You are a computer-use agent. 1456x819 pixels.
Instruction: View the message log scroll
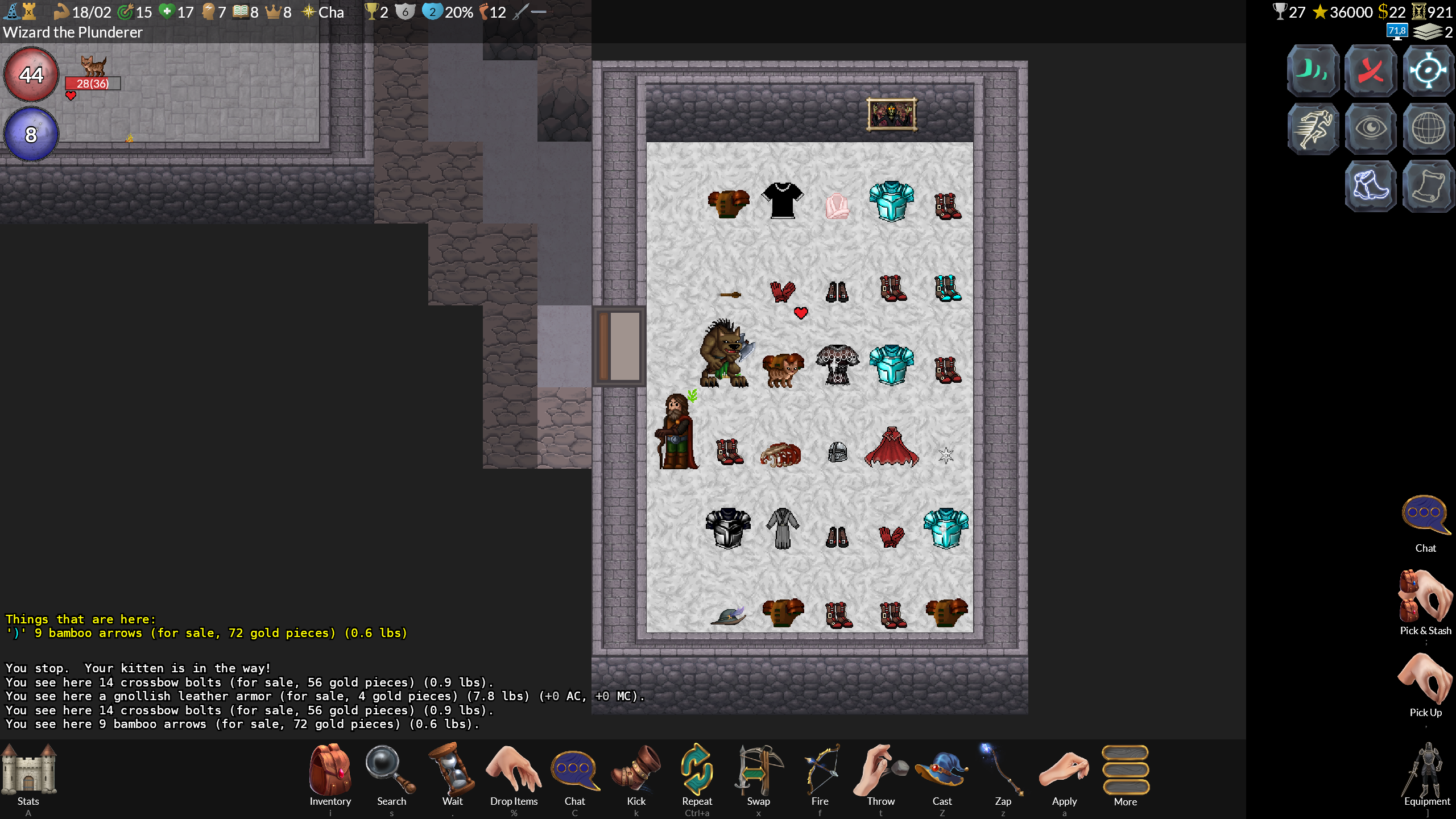point(1429,187)
